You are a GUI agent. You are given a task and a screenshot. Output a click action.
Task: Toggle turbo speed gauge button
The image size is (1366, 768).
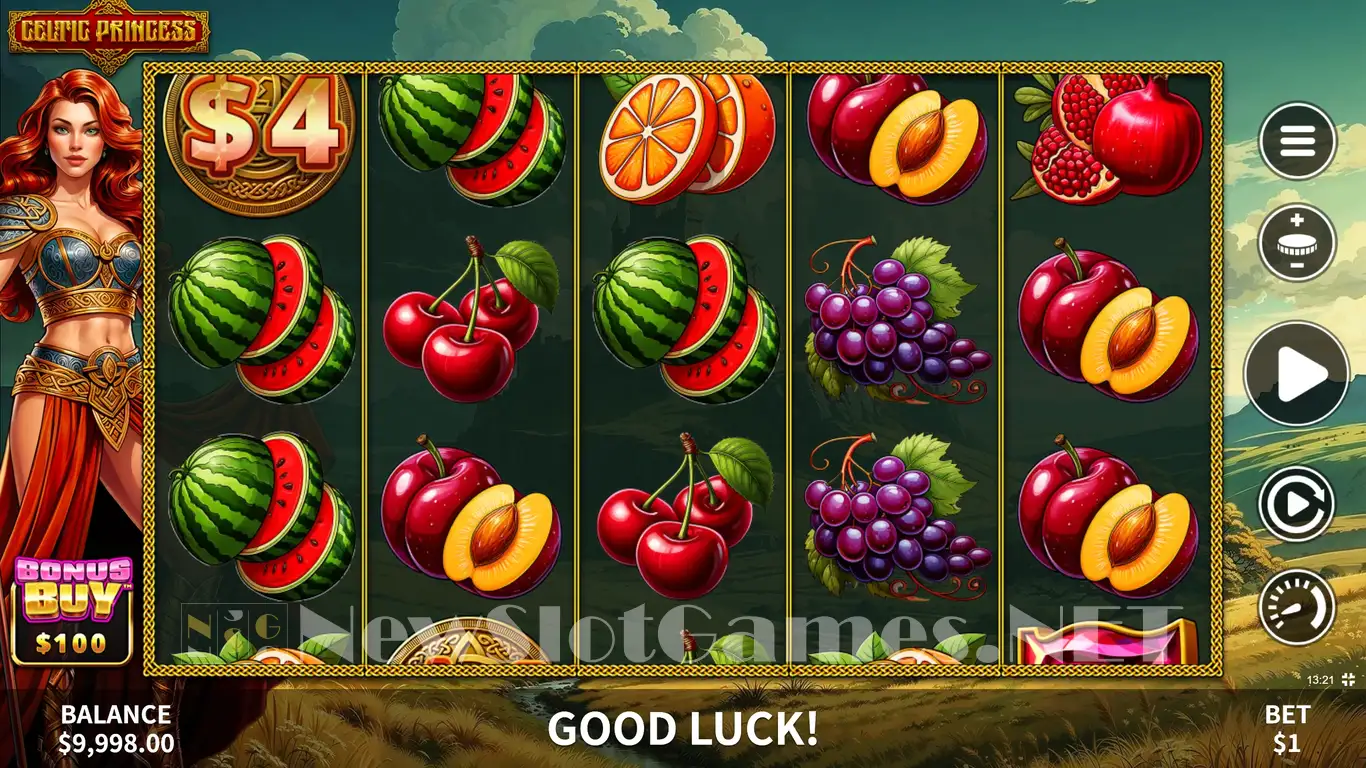click(x=1297, y=606)
